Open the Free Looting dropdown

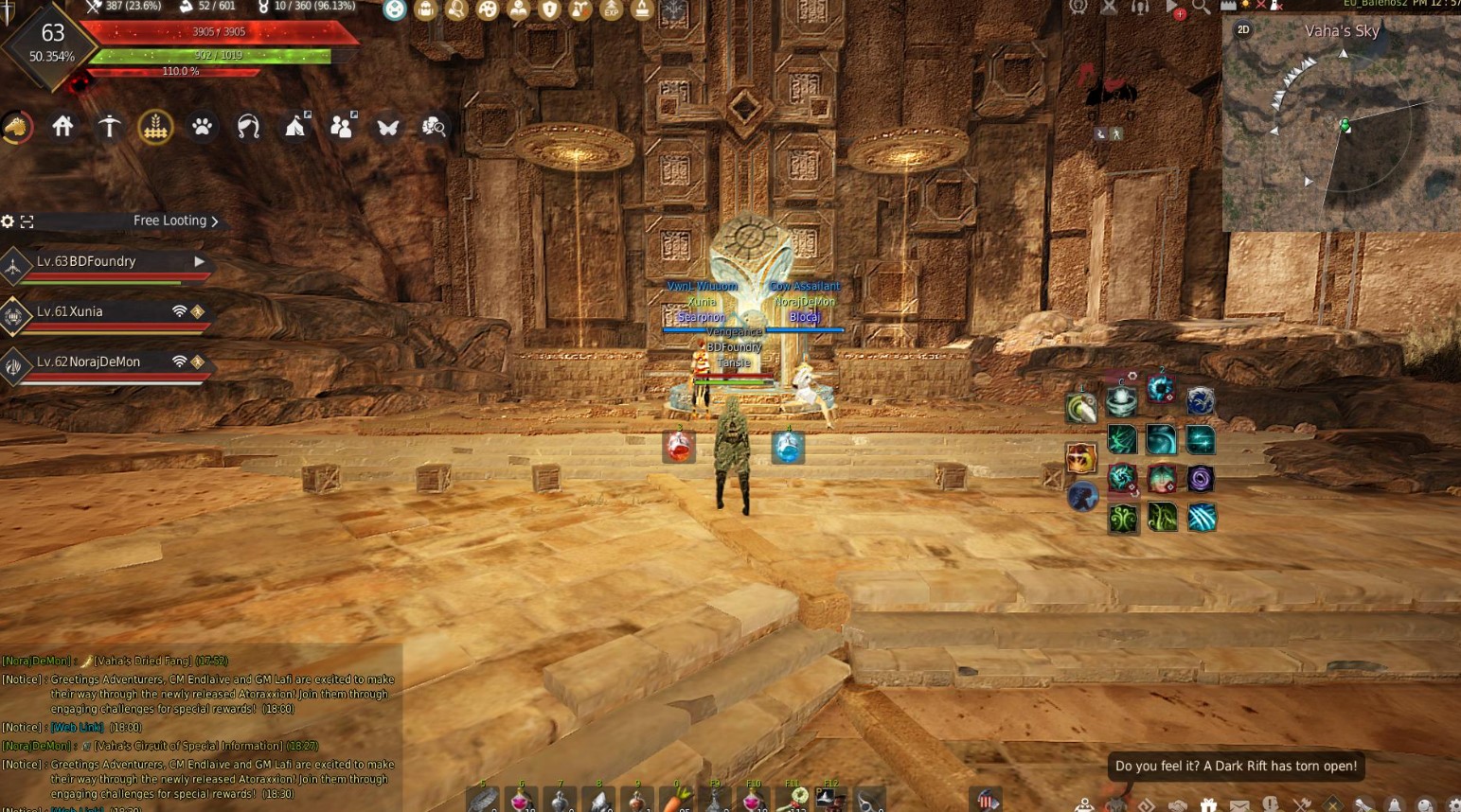175,221
